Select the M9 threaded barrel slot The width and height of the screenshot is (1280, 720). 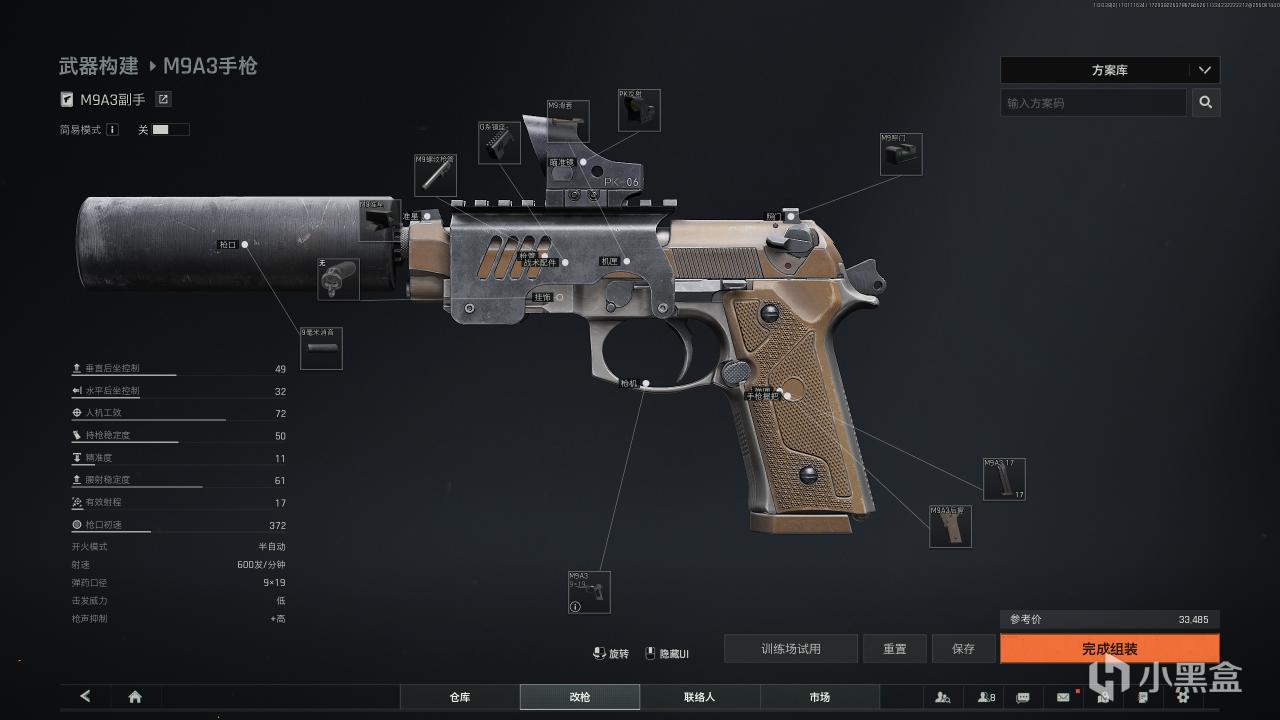tap(435, 175)
